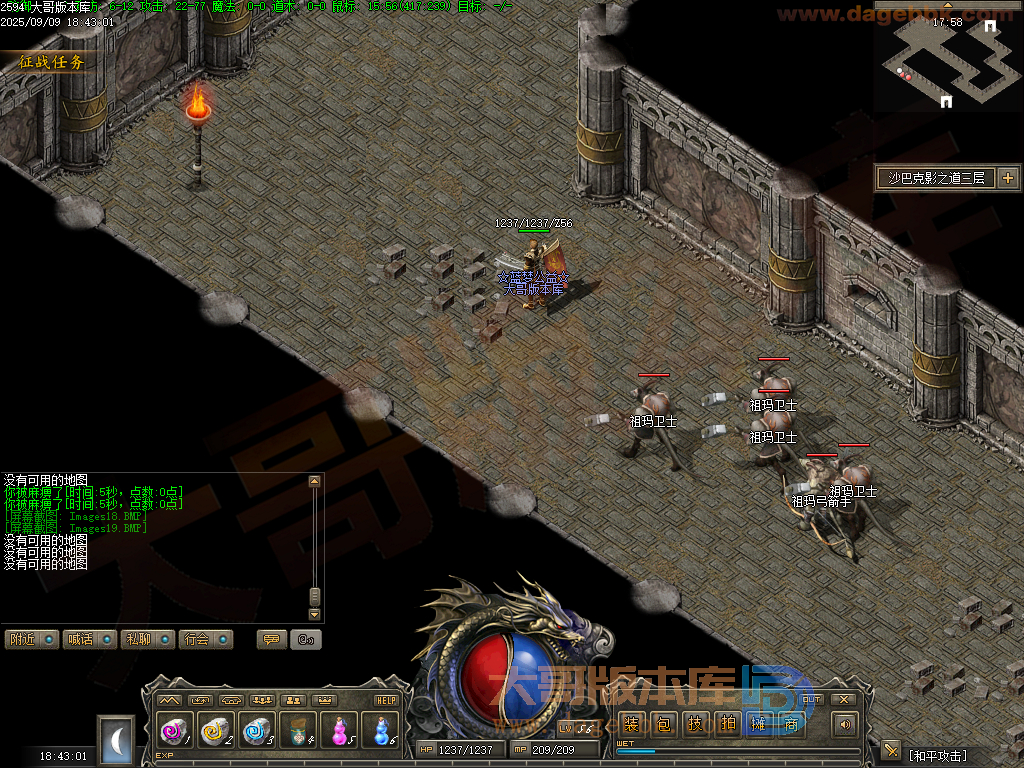This screenshot has height=768, width=1024.
Task: Open the 征战任务 quest panel
Action: (x=52, y=62)
